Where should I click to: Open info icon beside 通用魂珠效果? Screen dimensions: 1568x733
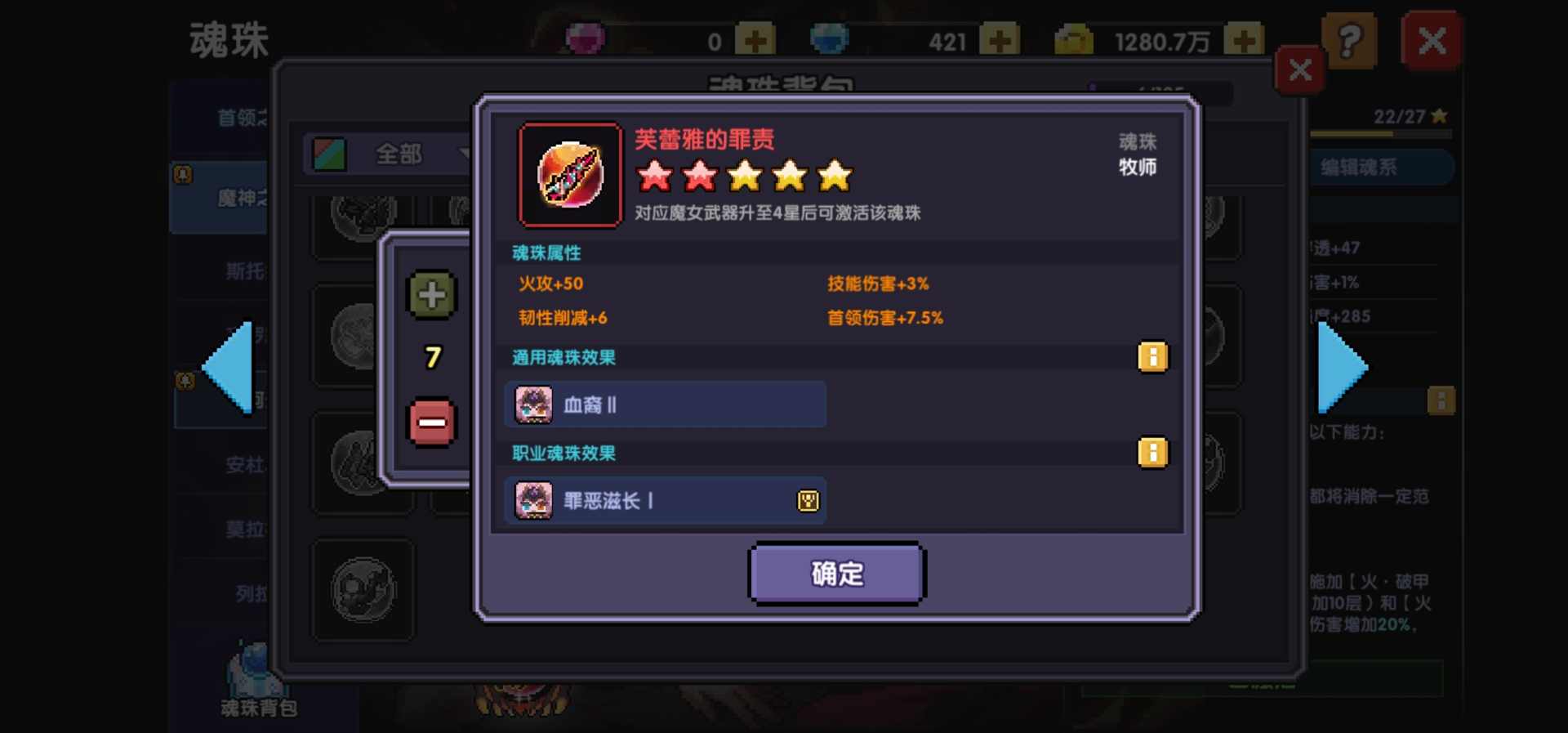click(1152, 357)
